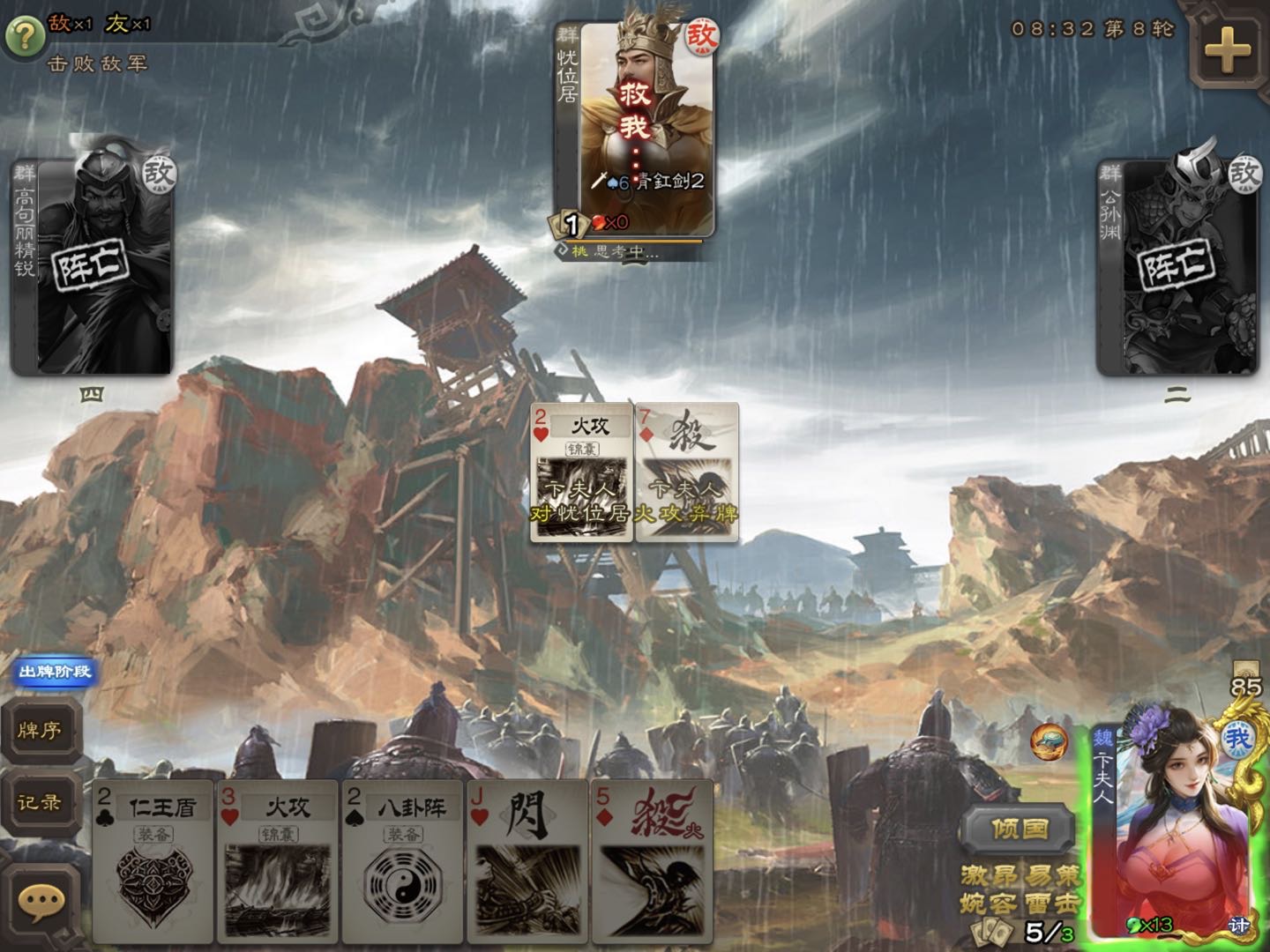
Task: Open the help question mark icon
Action: pyautogui.click(x=25, y=35)
